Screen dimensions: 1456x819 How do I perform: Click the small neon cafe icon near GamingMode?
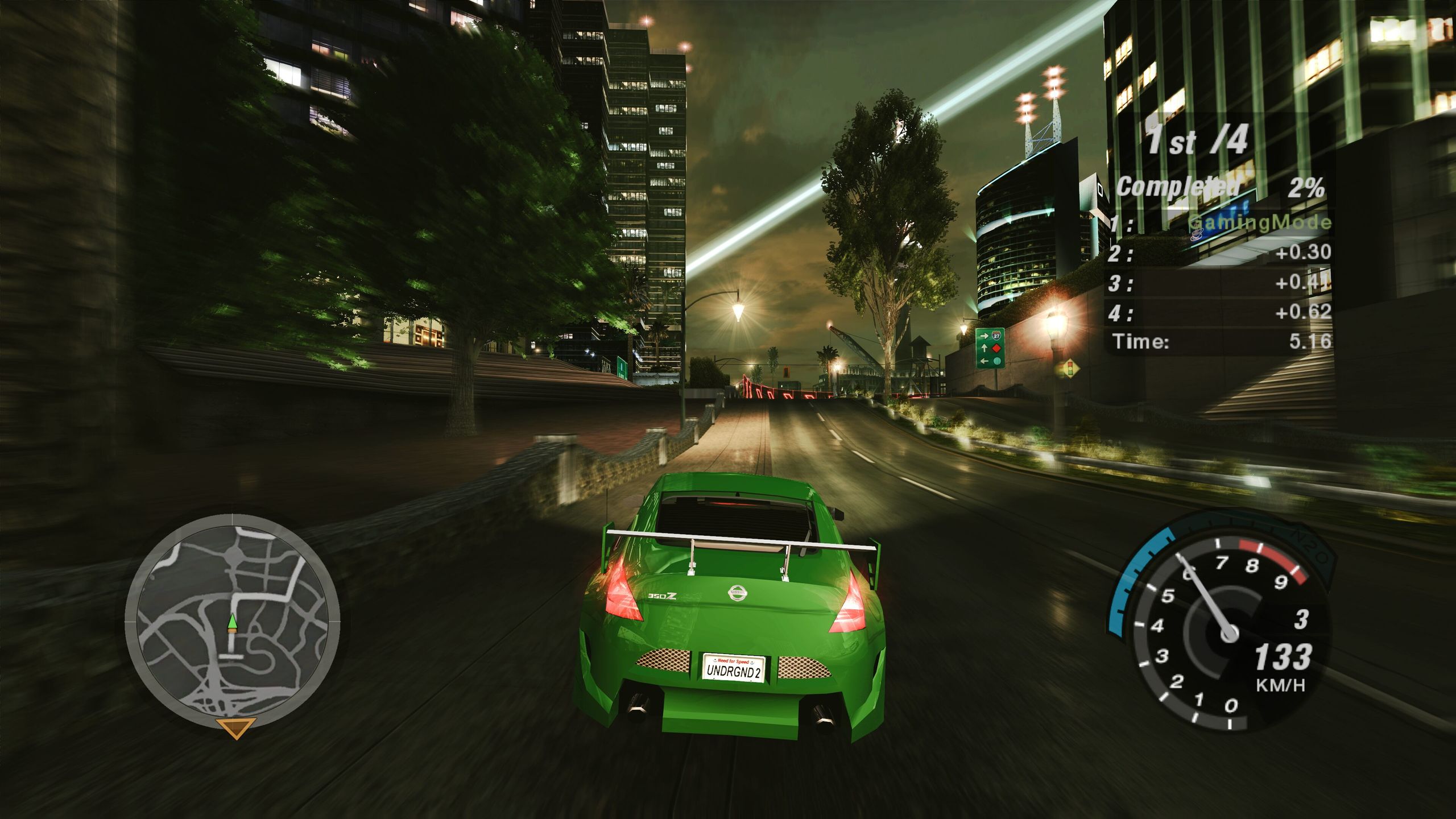[1196, 235]
